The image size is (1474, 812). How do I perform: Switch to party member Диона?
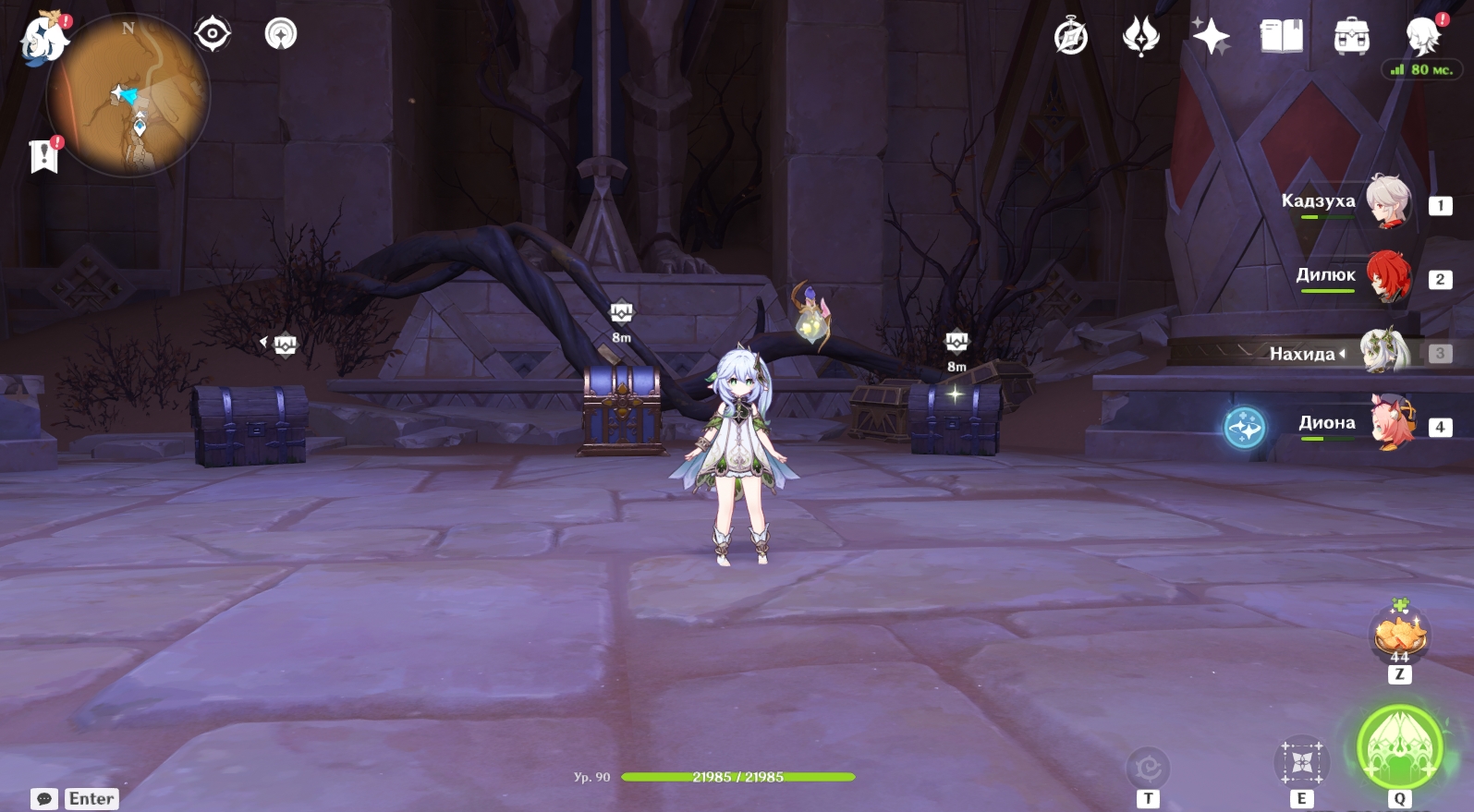click(1392, 423)
